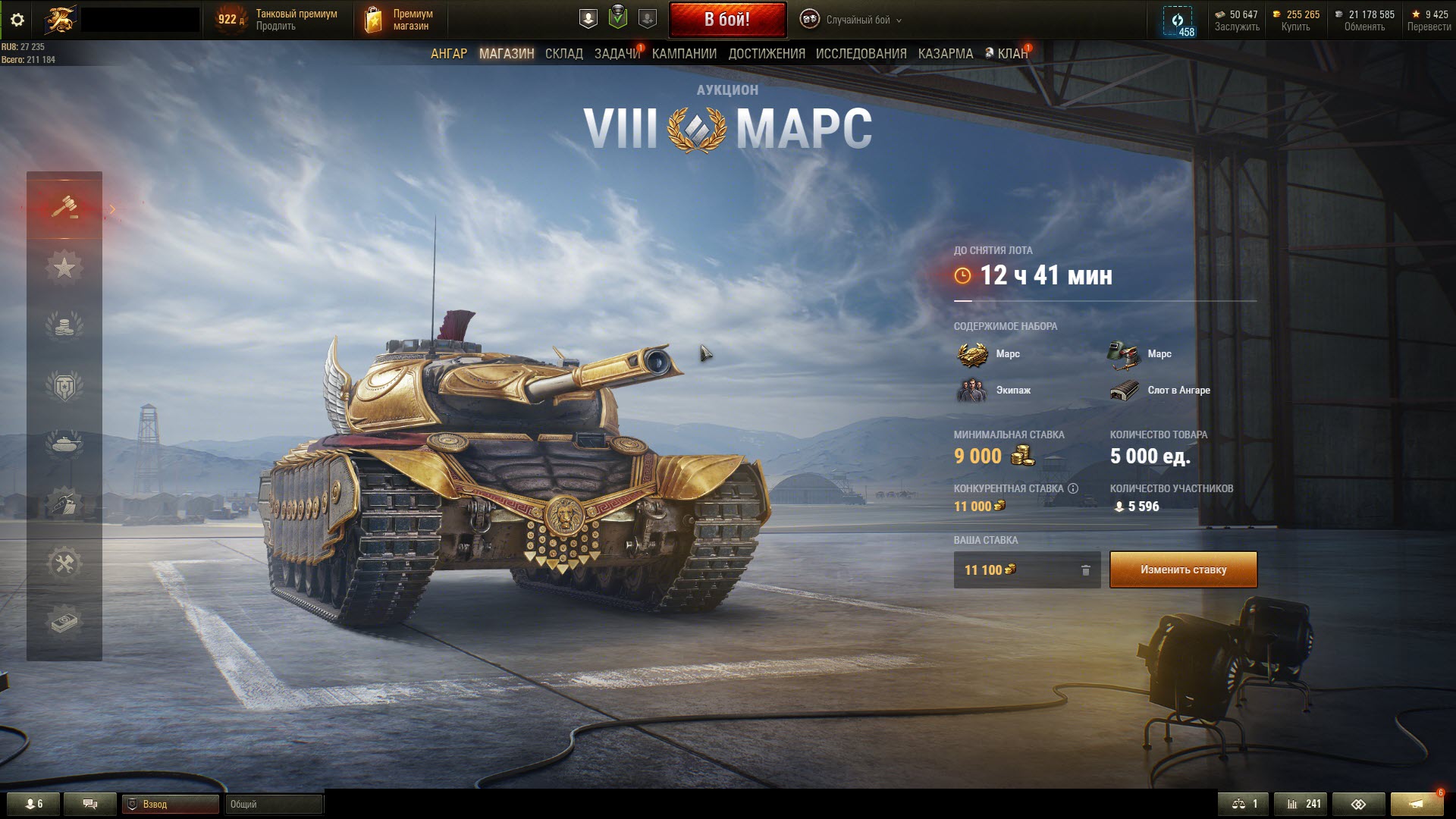Open the Премиум магазин
The height and width of the screenshot is (819, 1456).
click(x=401, y=20)
